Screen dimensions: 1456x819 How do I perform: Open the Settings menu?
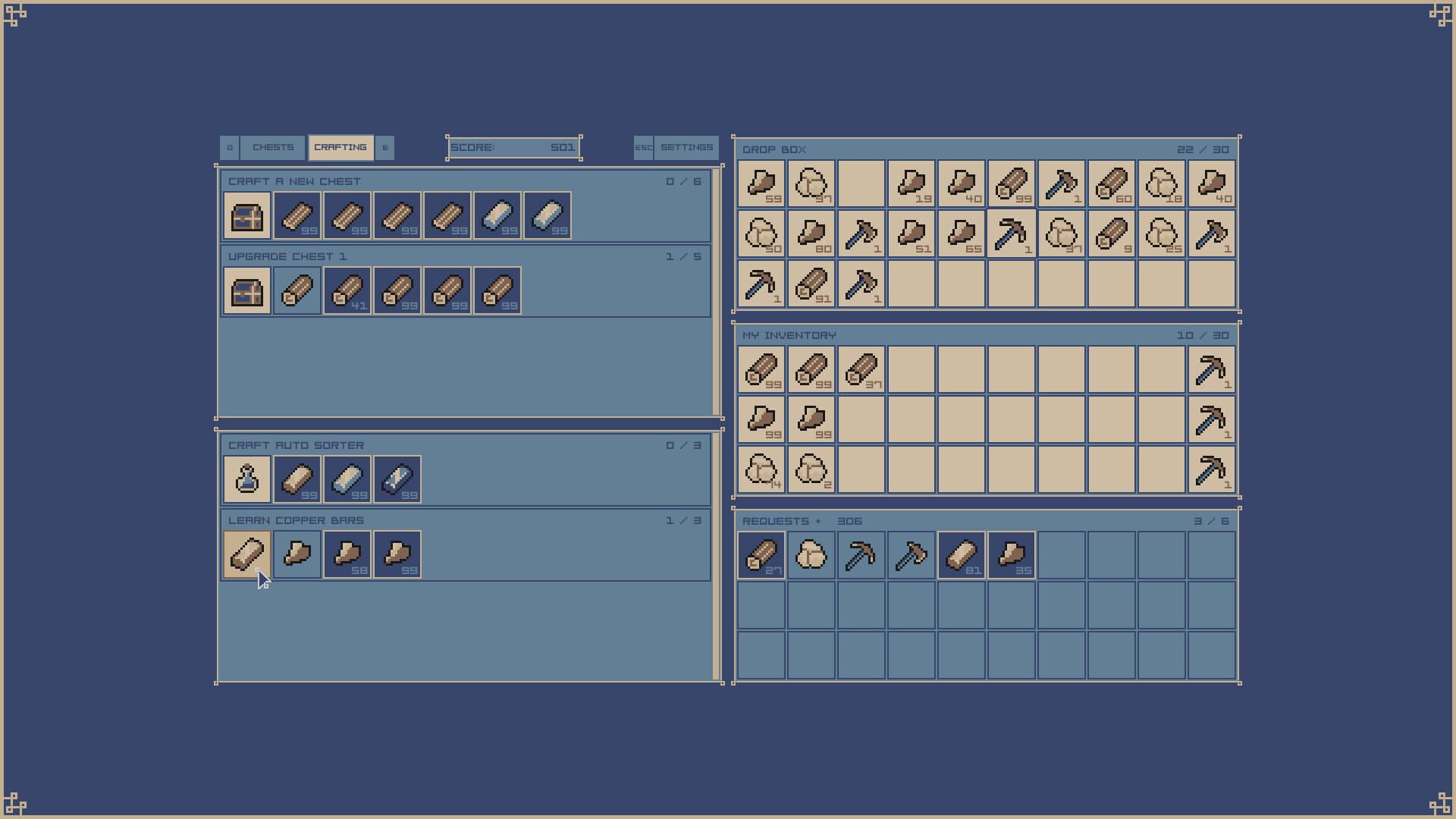point(687,147)
